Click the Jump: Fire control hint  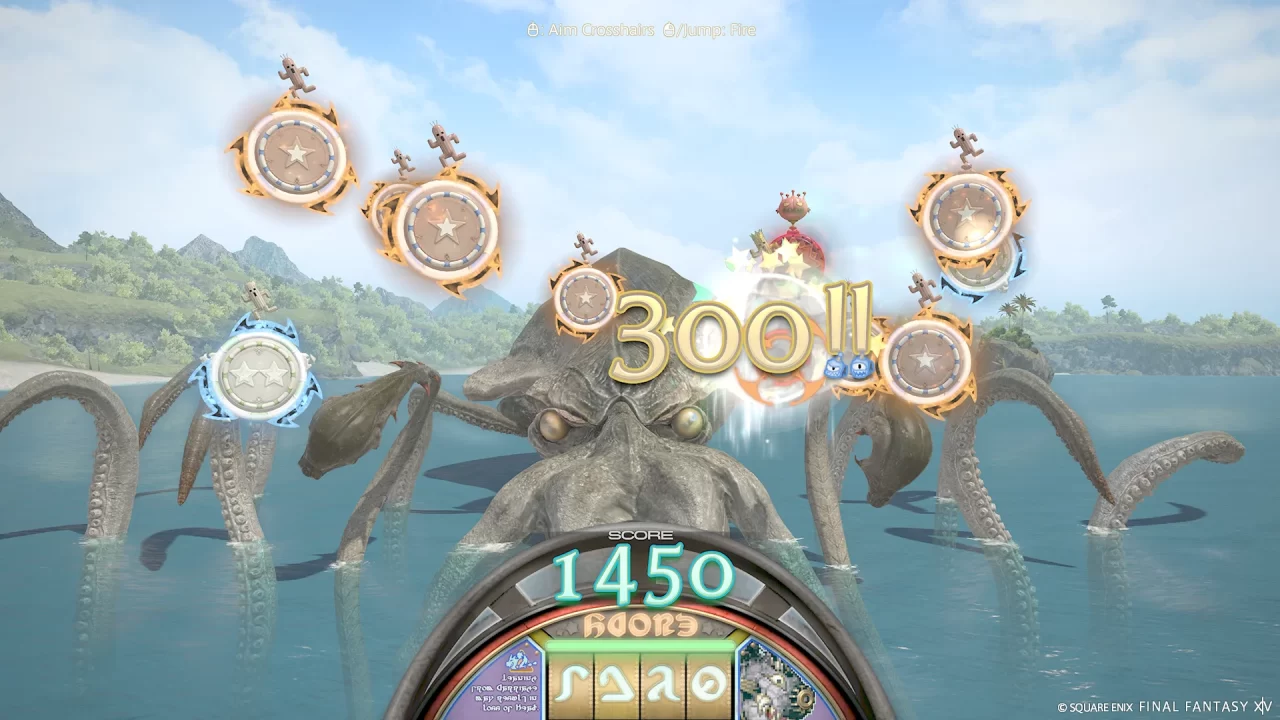(x=716, y=31)
